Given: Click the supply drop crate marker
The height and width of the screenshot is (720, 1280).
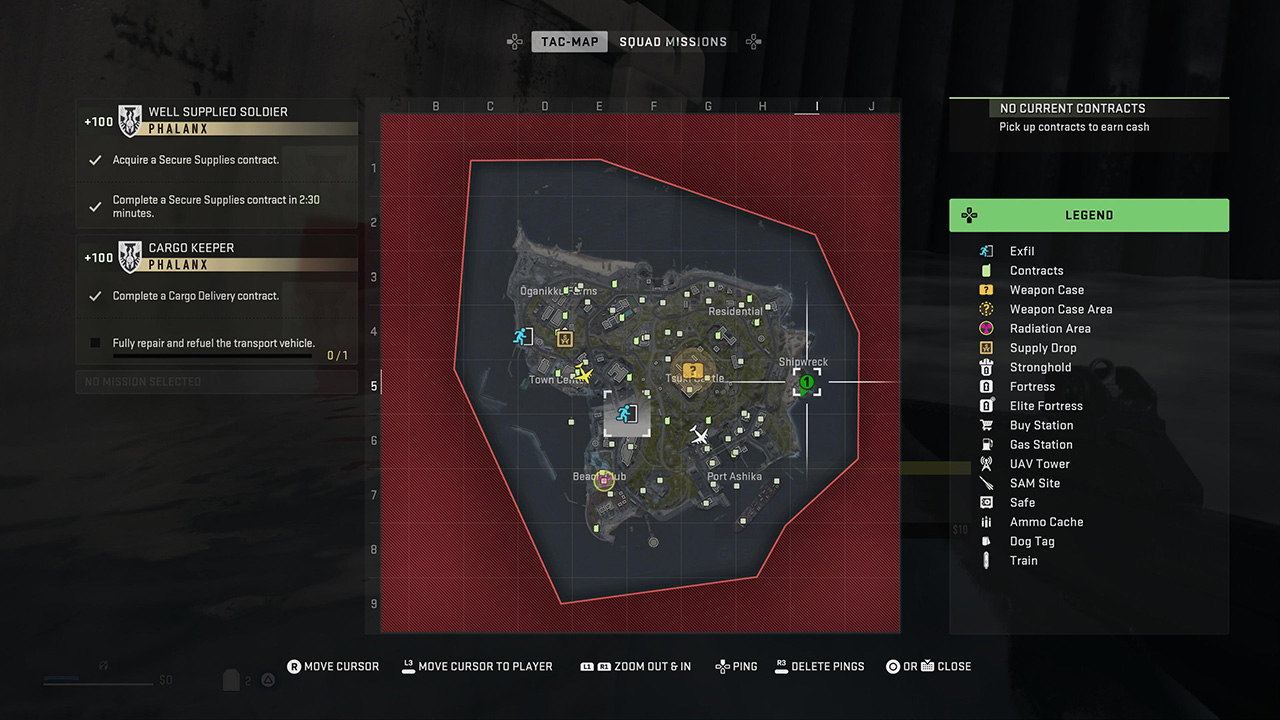Looking at the screenshot, I should [x=565, y=337].
